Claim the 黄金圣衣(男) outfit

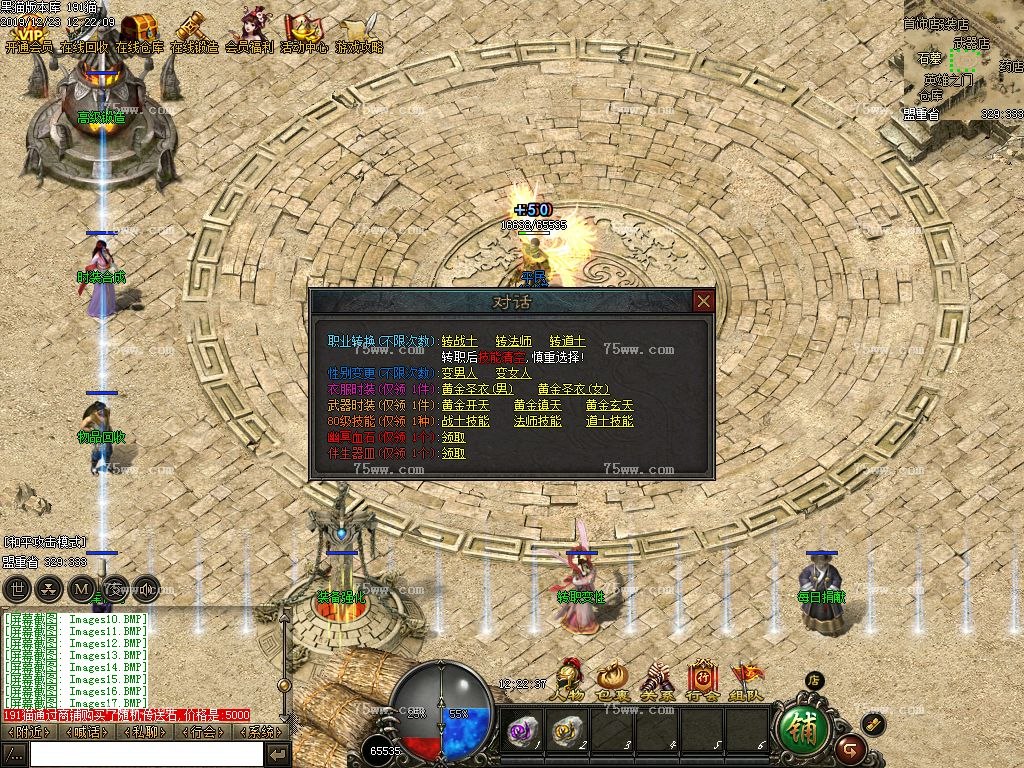tap(477, 389)
